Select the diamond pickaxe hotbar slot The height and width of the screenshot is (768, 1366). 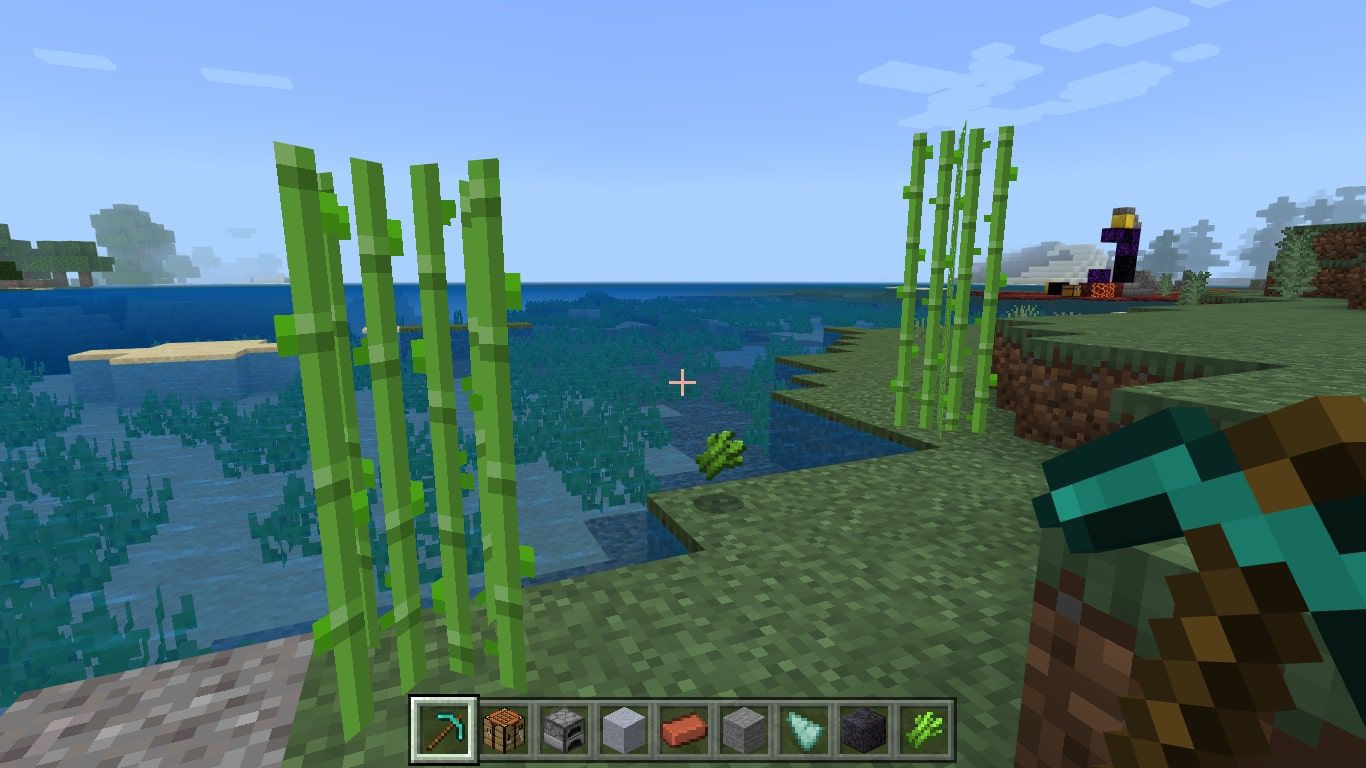(444, 729)
